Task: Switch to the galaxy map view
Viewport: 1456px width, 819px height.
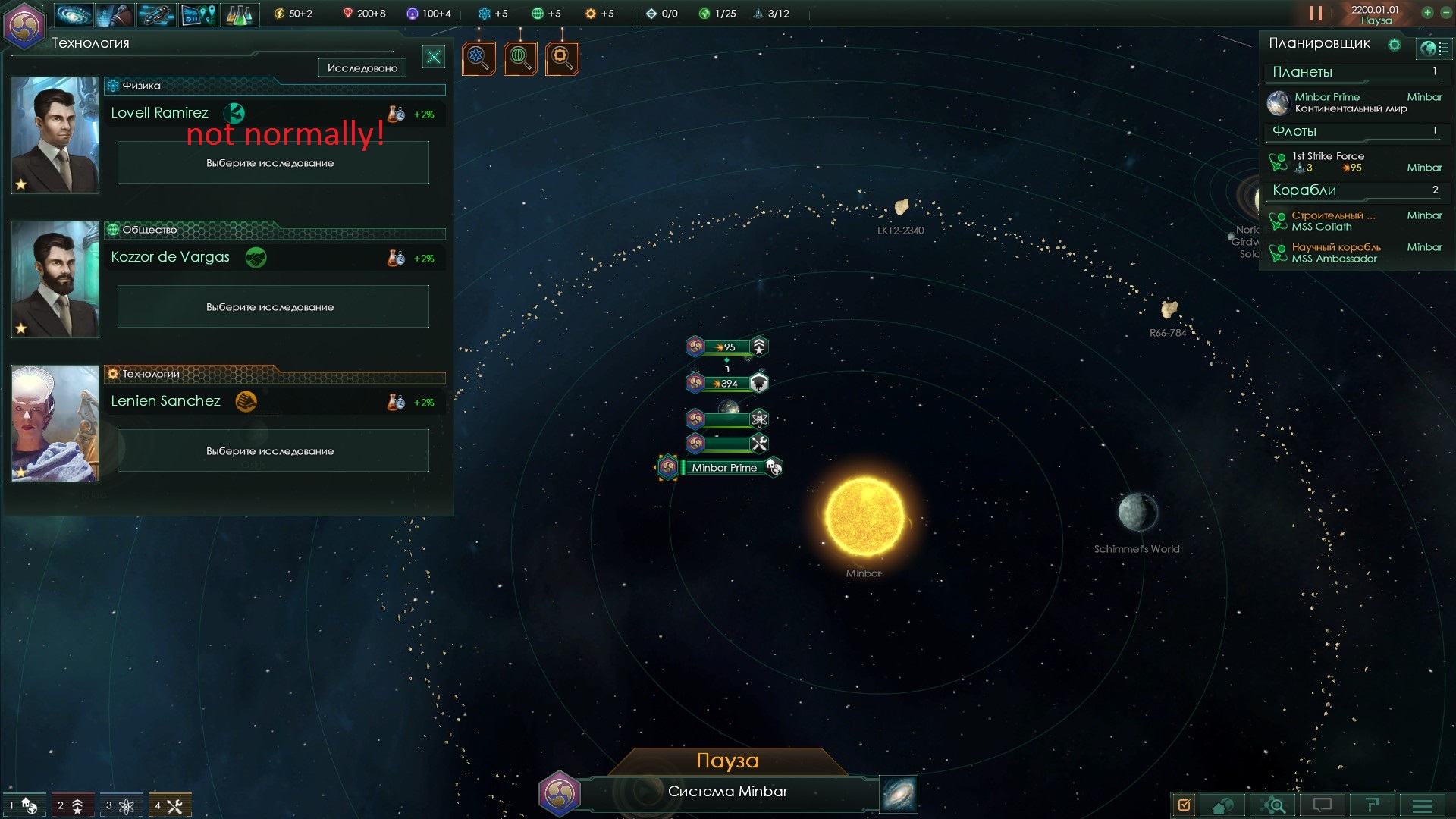Action: 899,794
